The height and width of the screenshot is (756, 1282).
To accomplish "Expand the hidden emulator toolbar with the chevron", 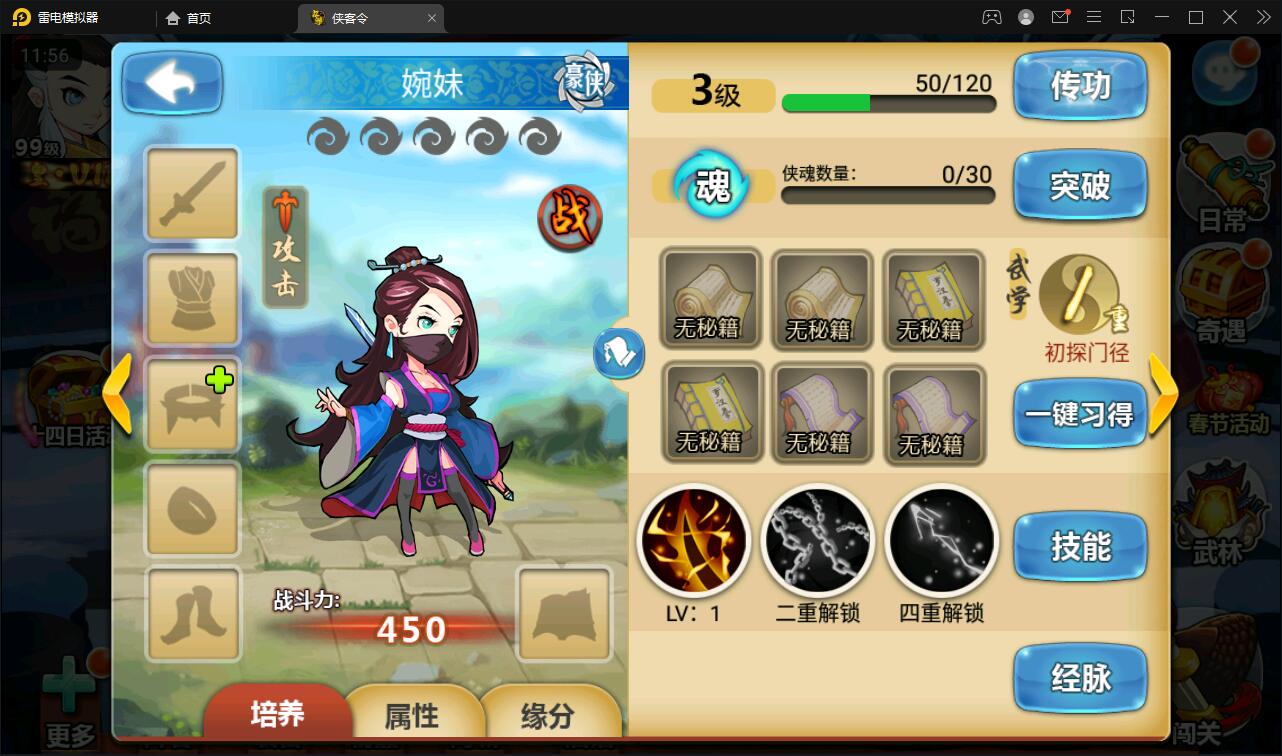I will pyautogui.click(x=1263, y=16).
